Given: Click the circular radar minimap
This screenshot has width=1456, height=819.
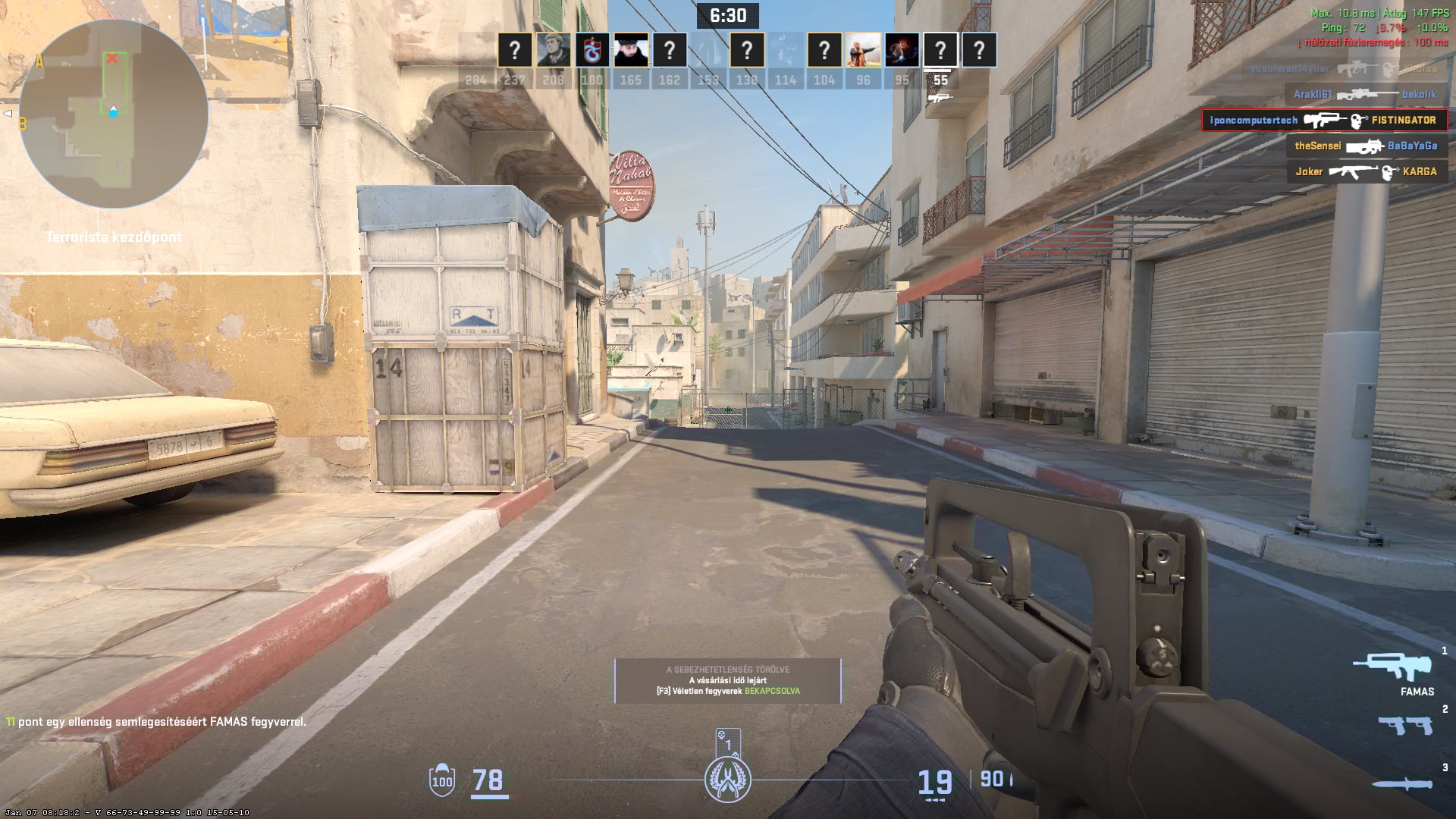Looking at the screenshot, I should pos(114,114).
